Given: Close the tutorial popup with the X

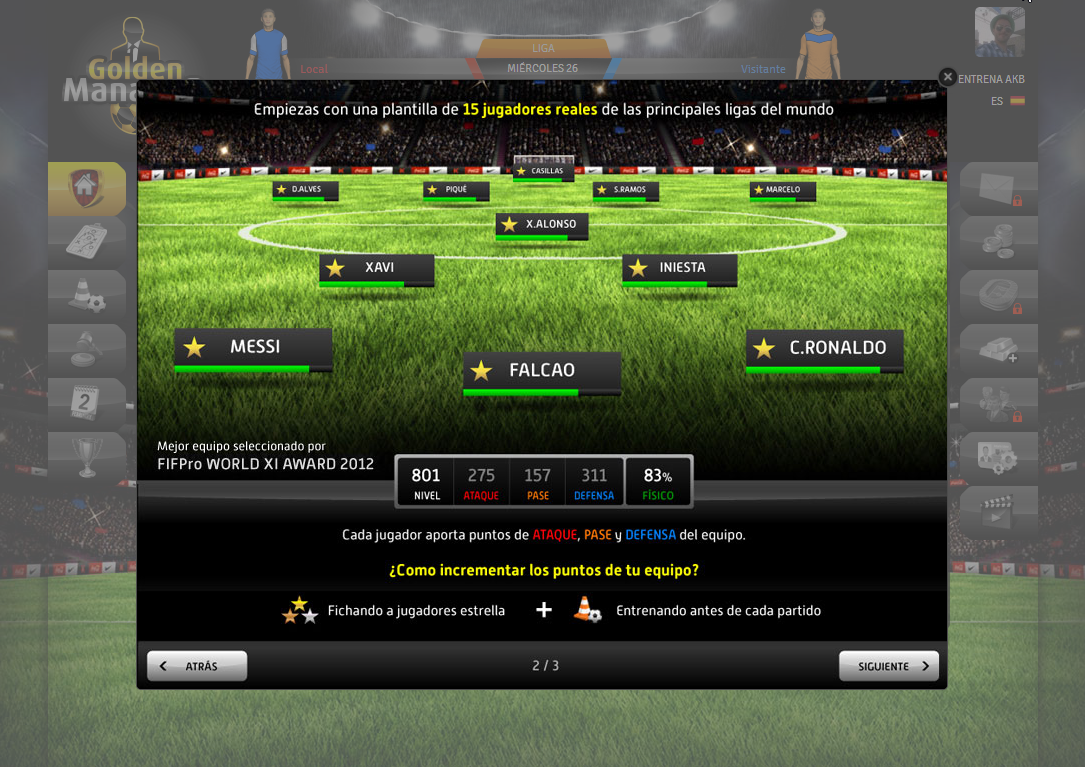Looking at the screenshot, I should [947, 77].
